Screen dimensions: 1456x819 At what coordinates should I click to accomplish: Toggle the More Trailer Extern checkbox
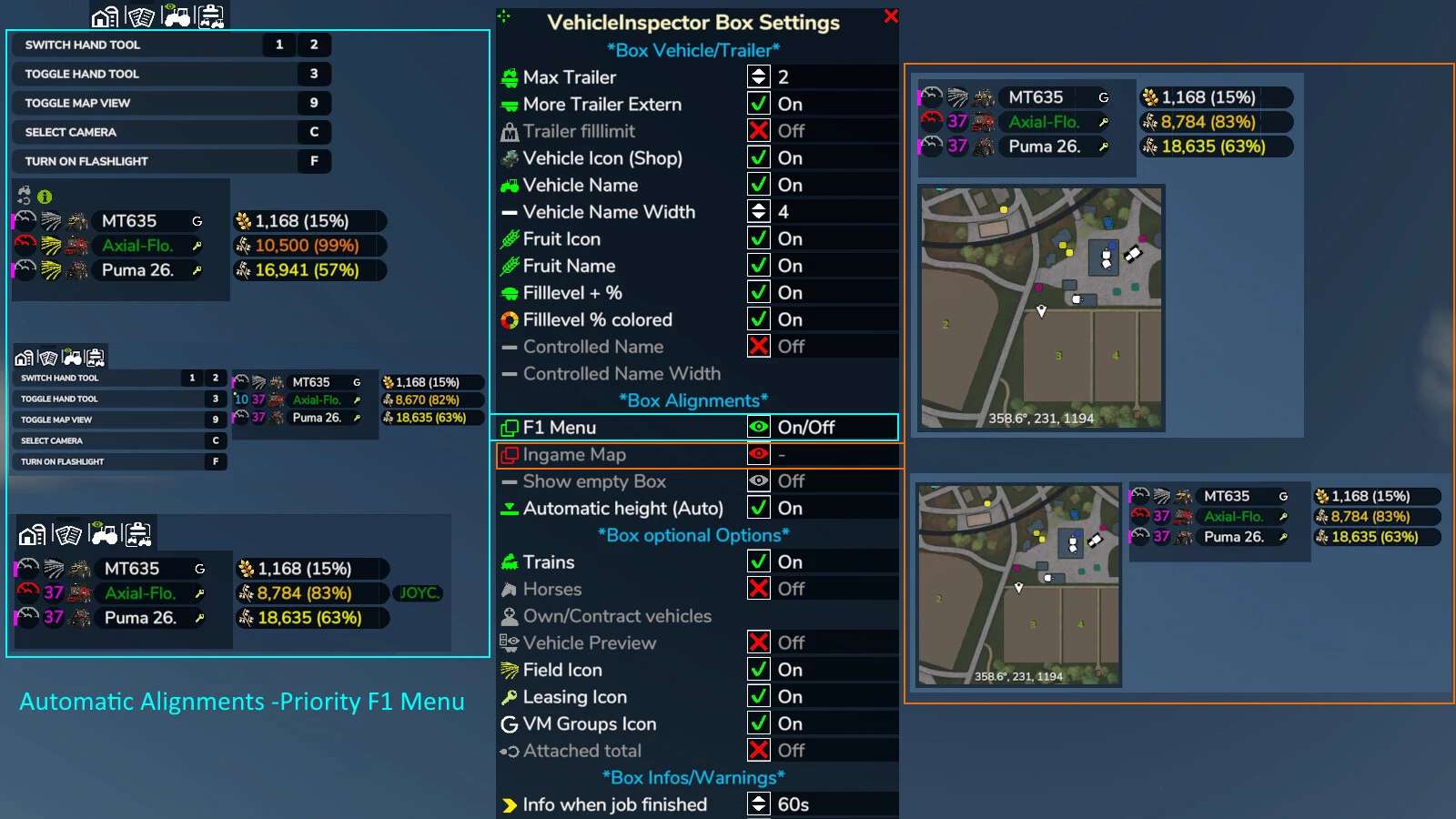759,104
